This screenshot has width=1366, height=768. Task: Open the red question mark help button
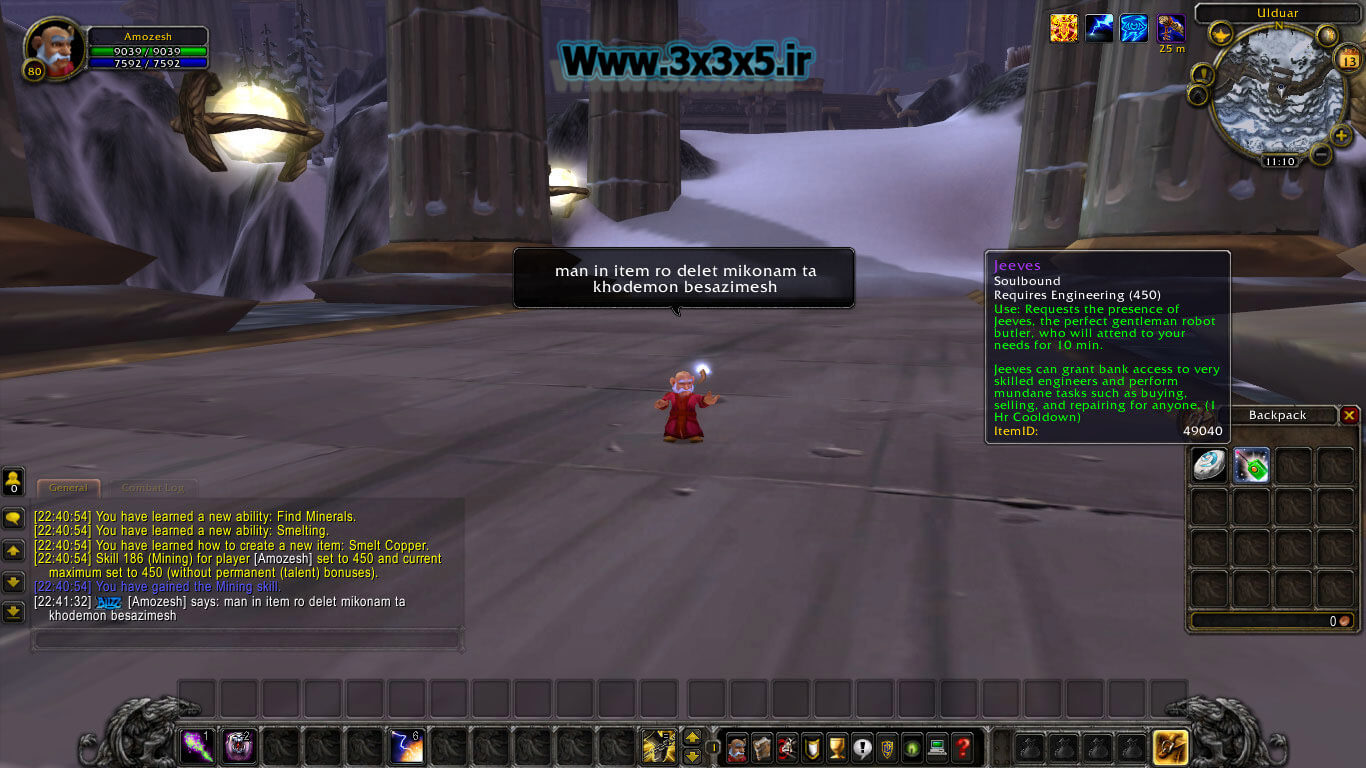pos(962,747)
